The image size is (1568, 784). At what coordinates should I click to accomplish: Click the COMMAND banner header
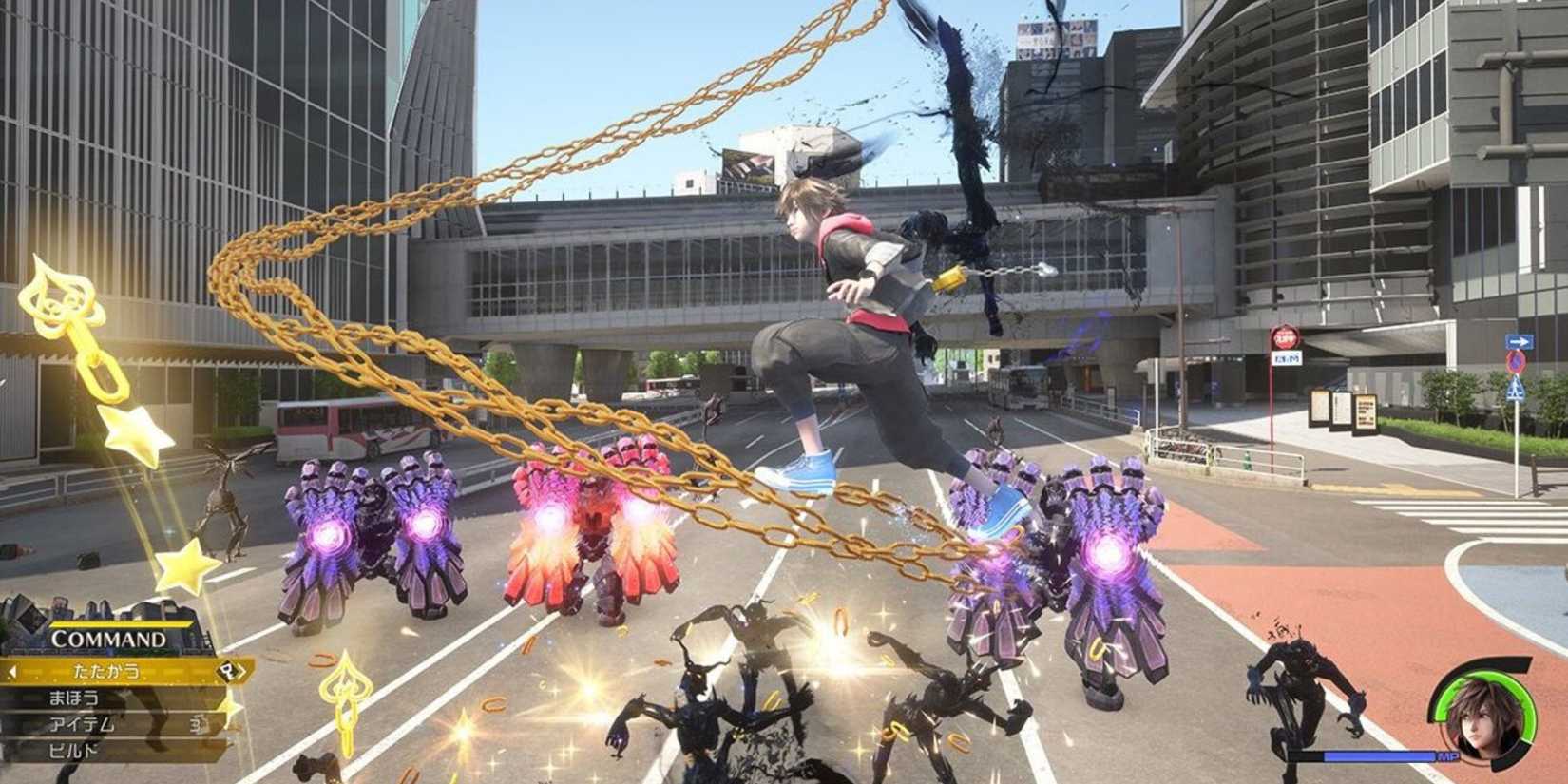(x=109, y=637)
